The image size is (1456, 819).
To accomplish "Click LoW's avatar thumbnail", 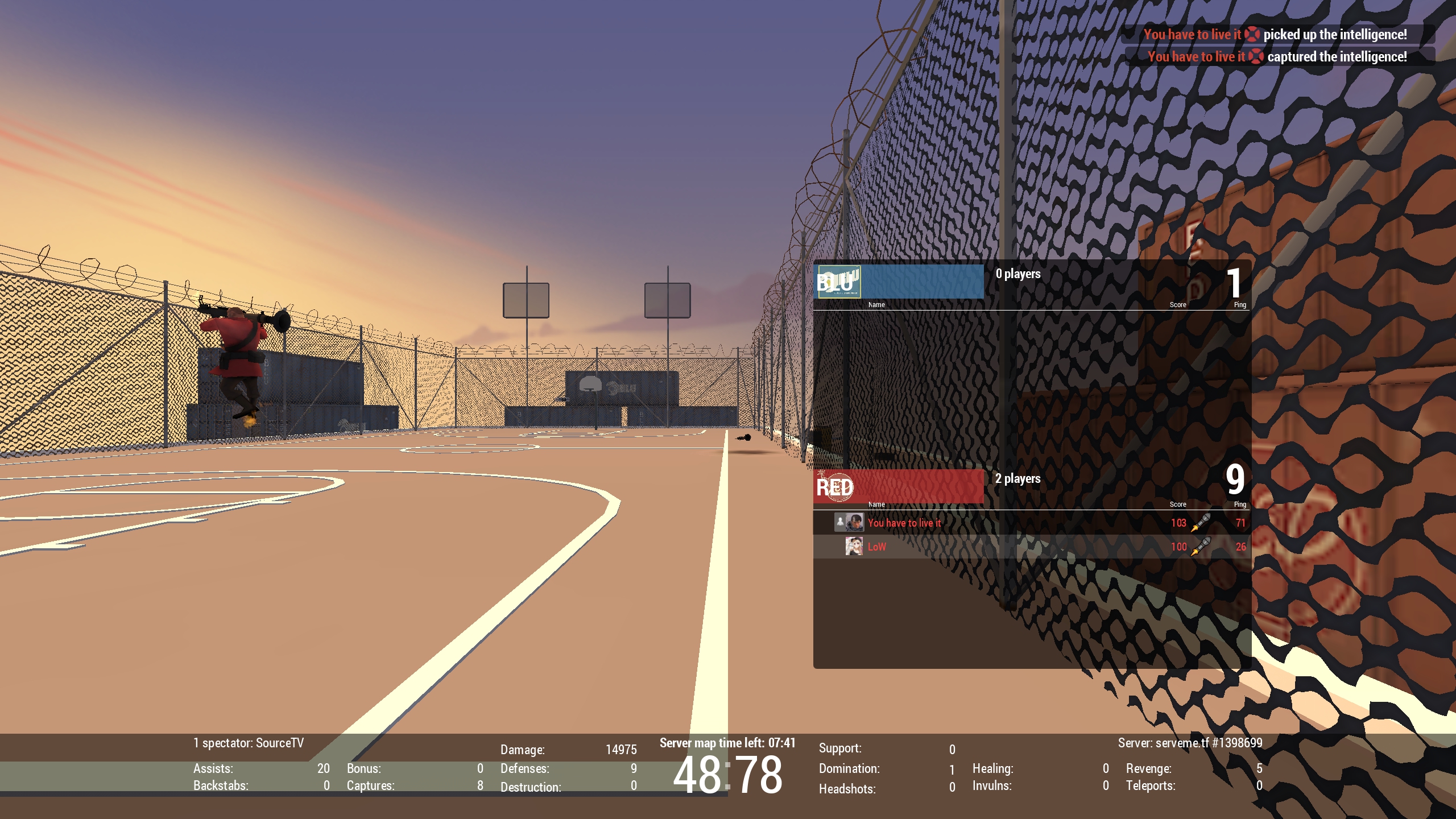I will 854,547.
